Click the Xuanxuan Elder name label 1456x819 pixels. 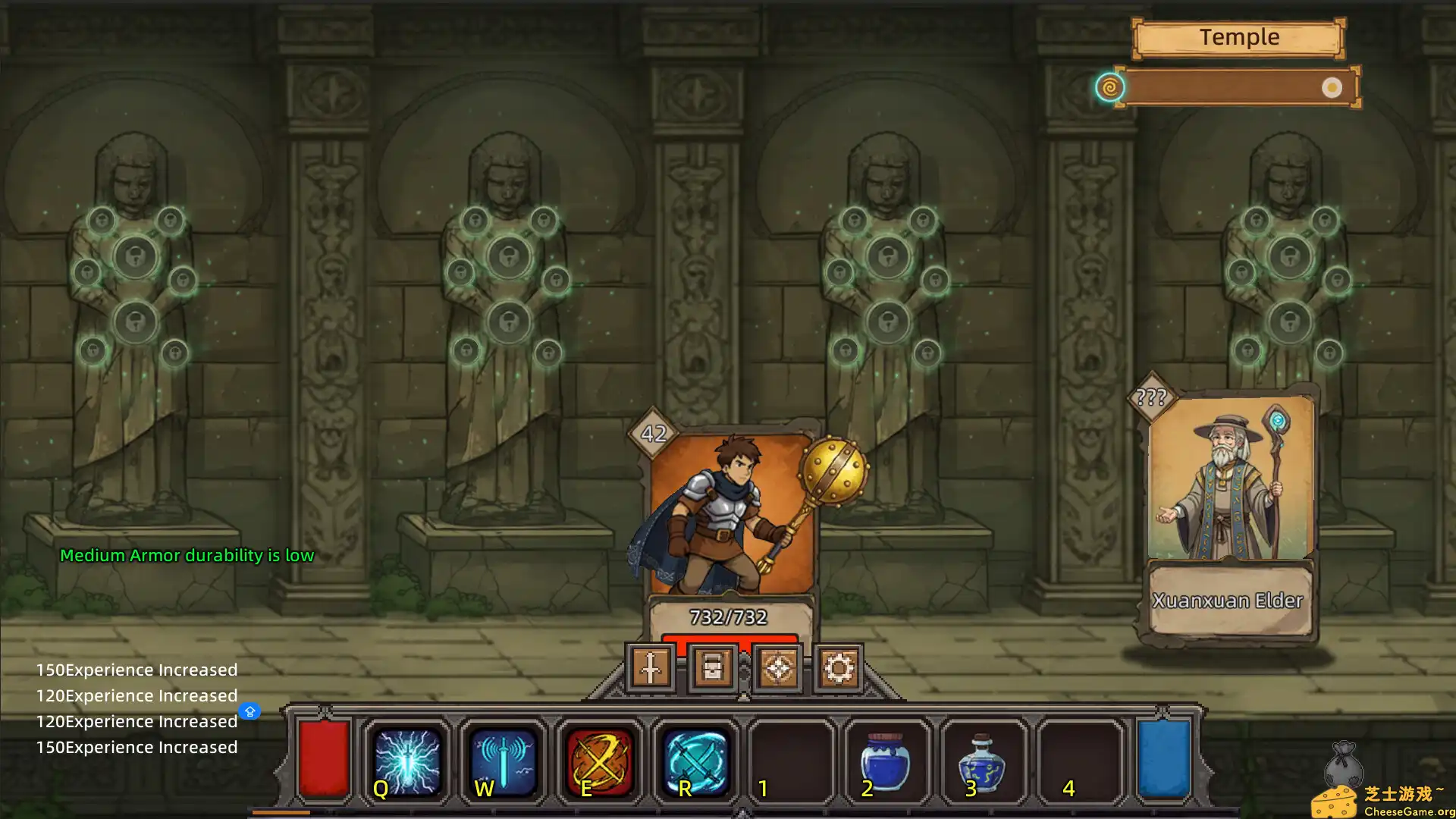click(1228, 601)
